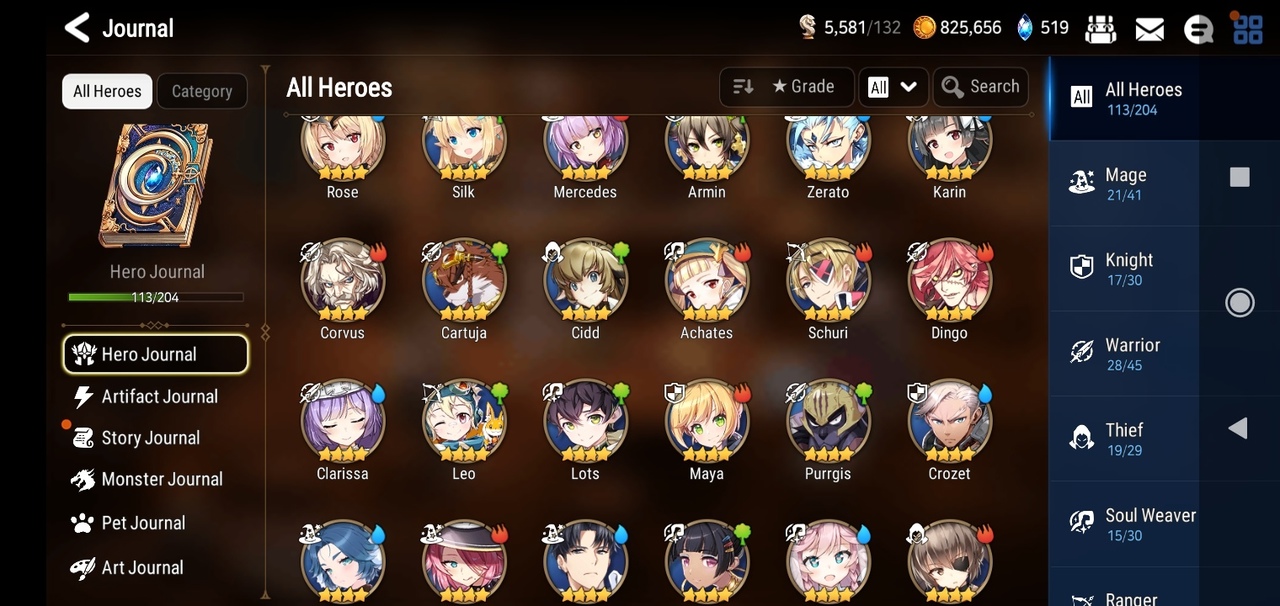This screenshot has width=1280, height=606.
Task: Open Purrgis in the hero journal
Action: point(828,421)
